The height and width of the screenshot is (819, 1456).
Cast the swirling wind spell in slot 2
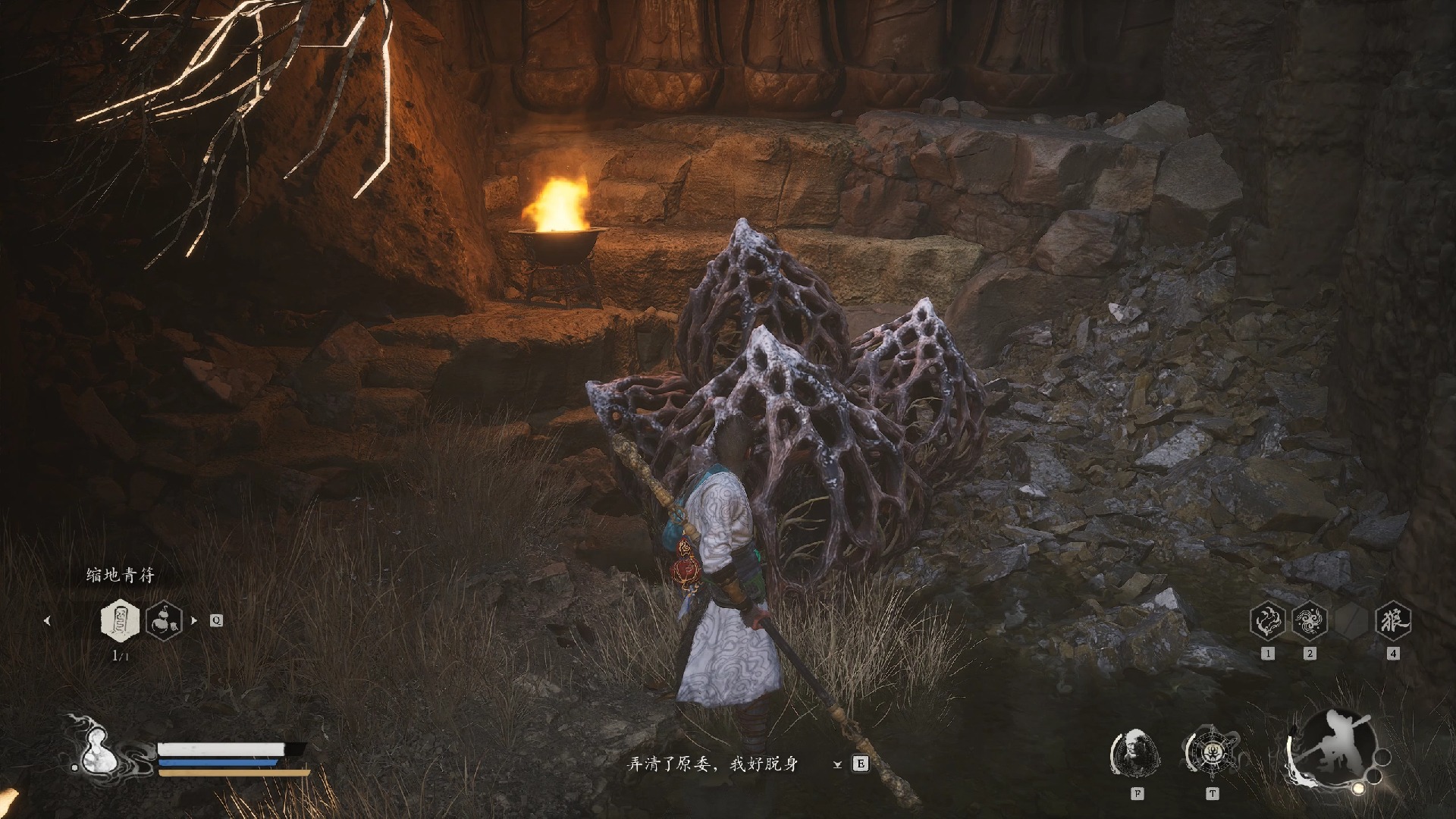[1309, 620]
